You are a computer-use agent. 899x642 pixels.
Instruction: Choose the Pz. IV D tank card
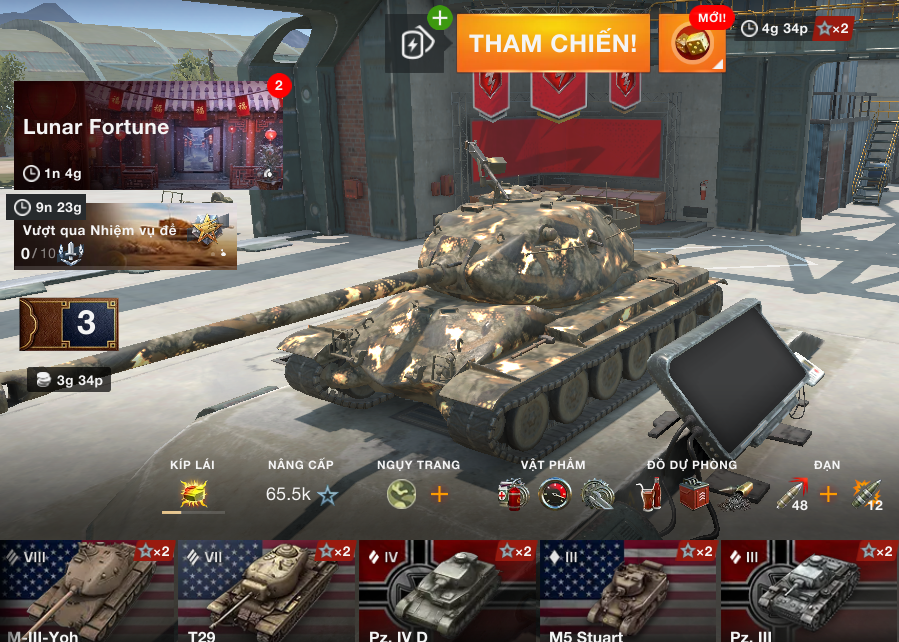click(447, 591)
